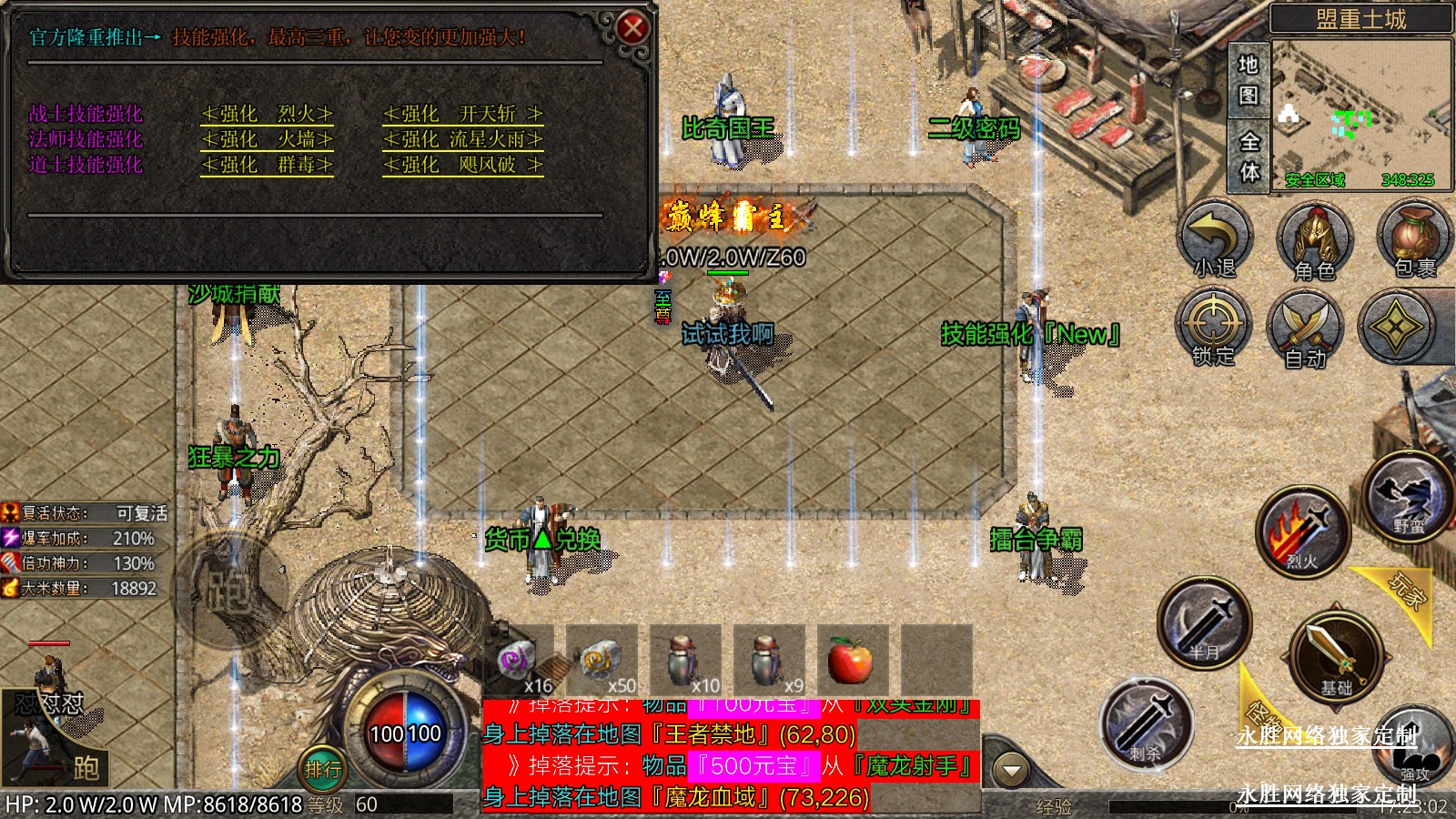Tap the 小退 logout button

click(1215, 238)
